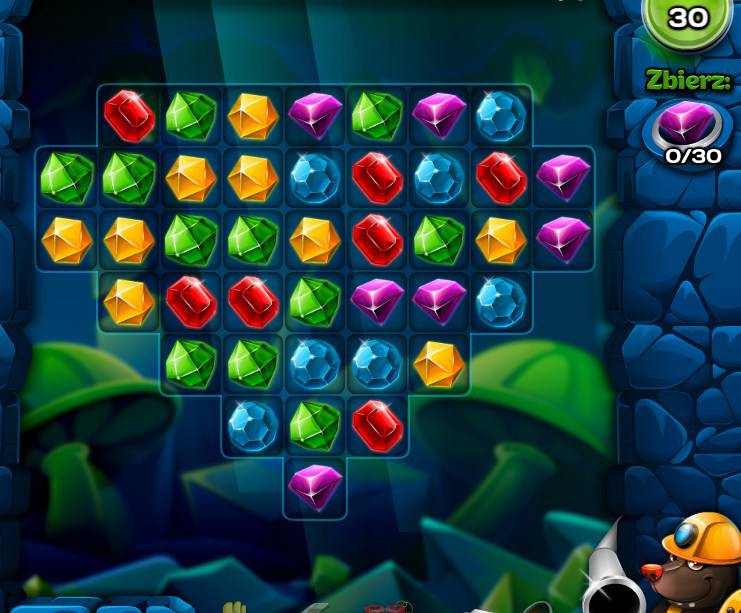Choose the only red gem in the top row
Screen dimensions: 741x613
(129, 116)
